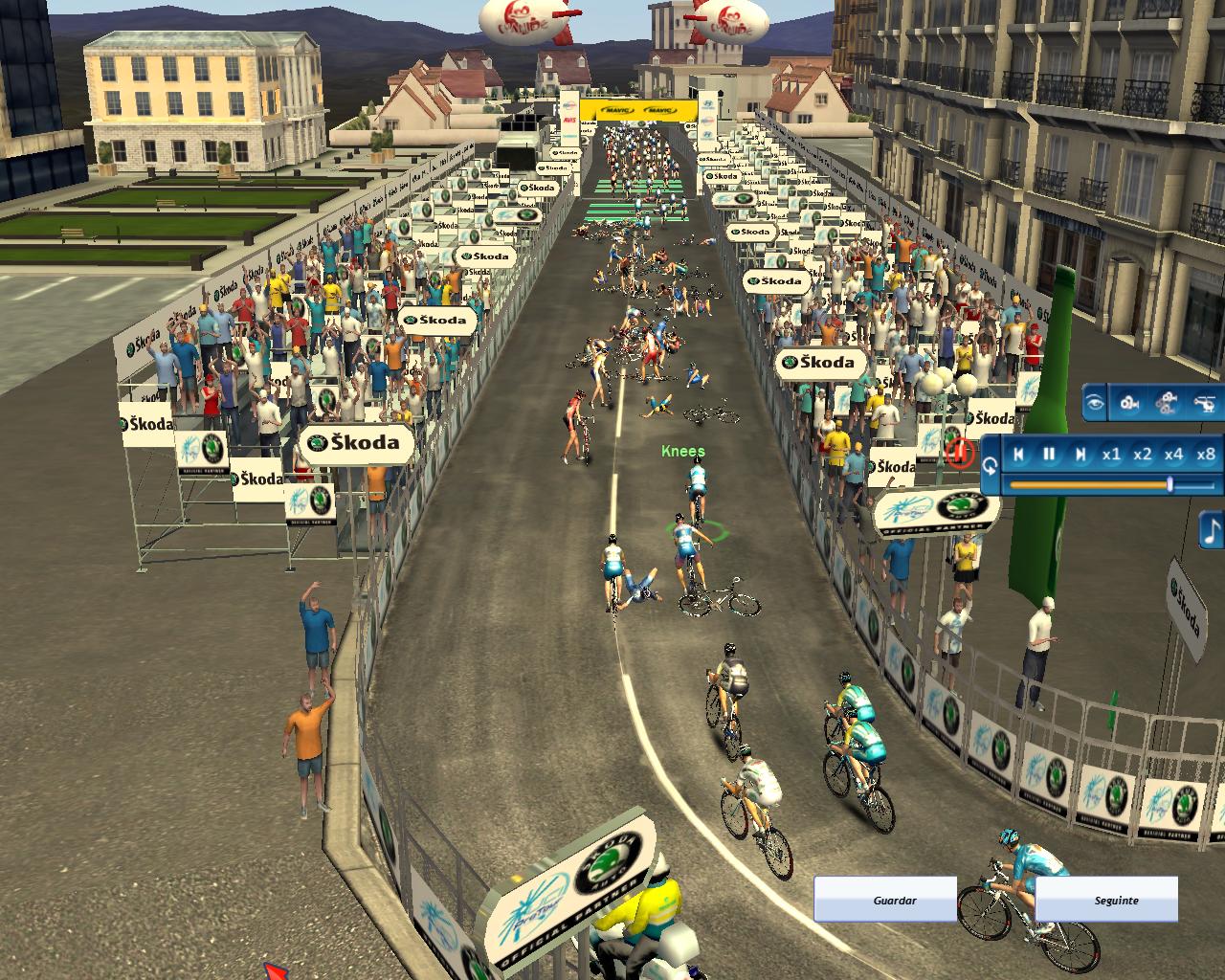This screenshot has height=980, width=1225.
Task: Switch to the double camera view icon
Action: pos(1167,403)
